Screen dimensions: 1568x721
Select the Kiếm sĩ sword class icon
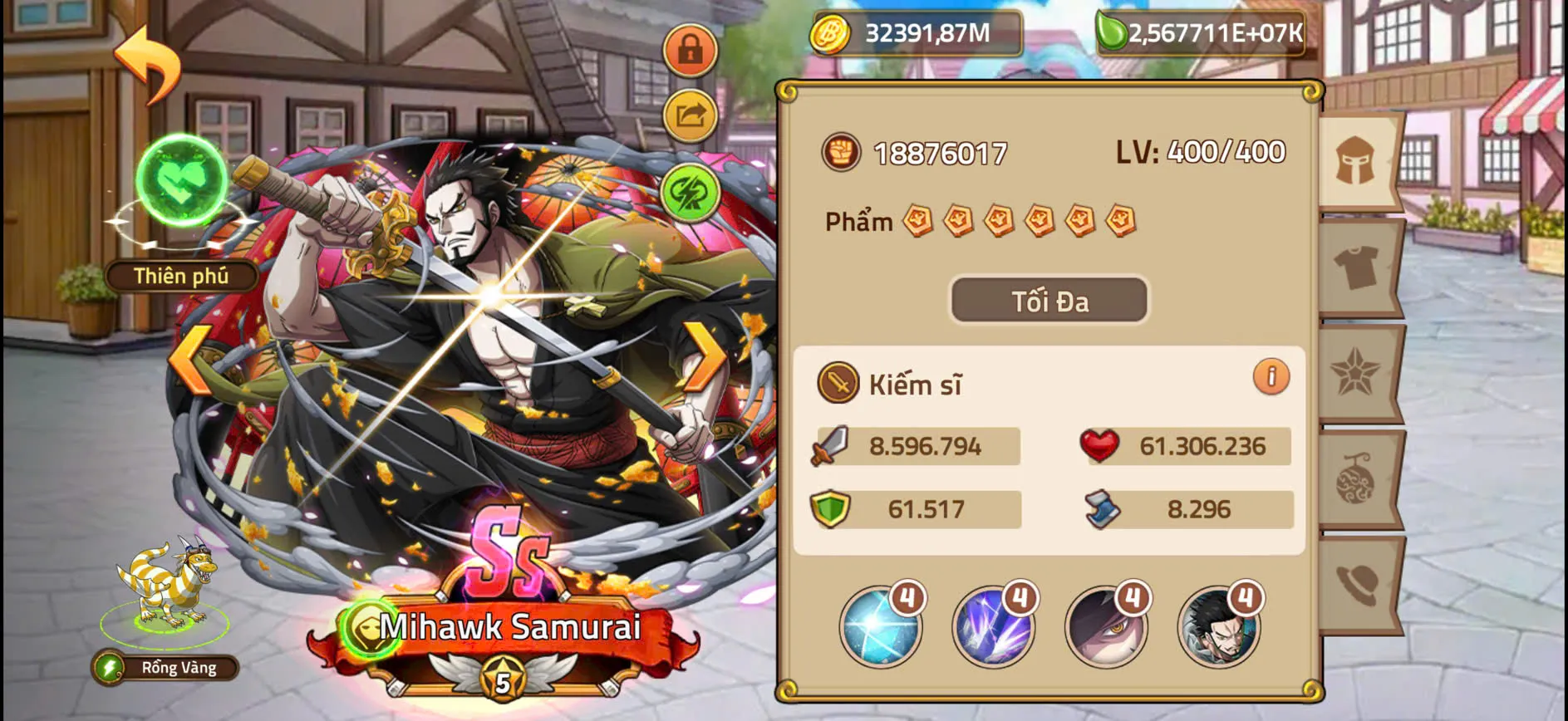click(837, 384)
